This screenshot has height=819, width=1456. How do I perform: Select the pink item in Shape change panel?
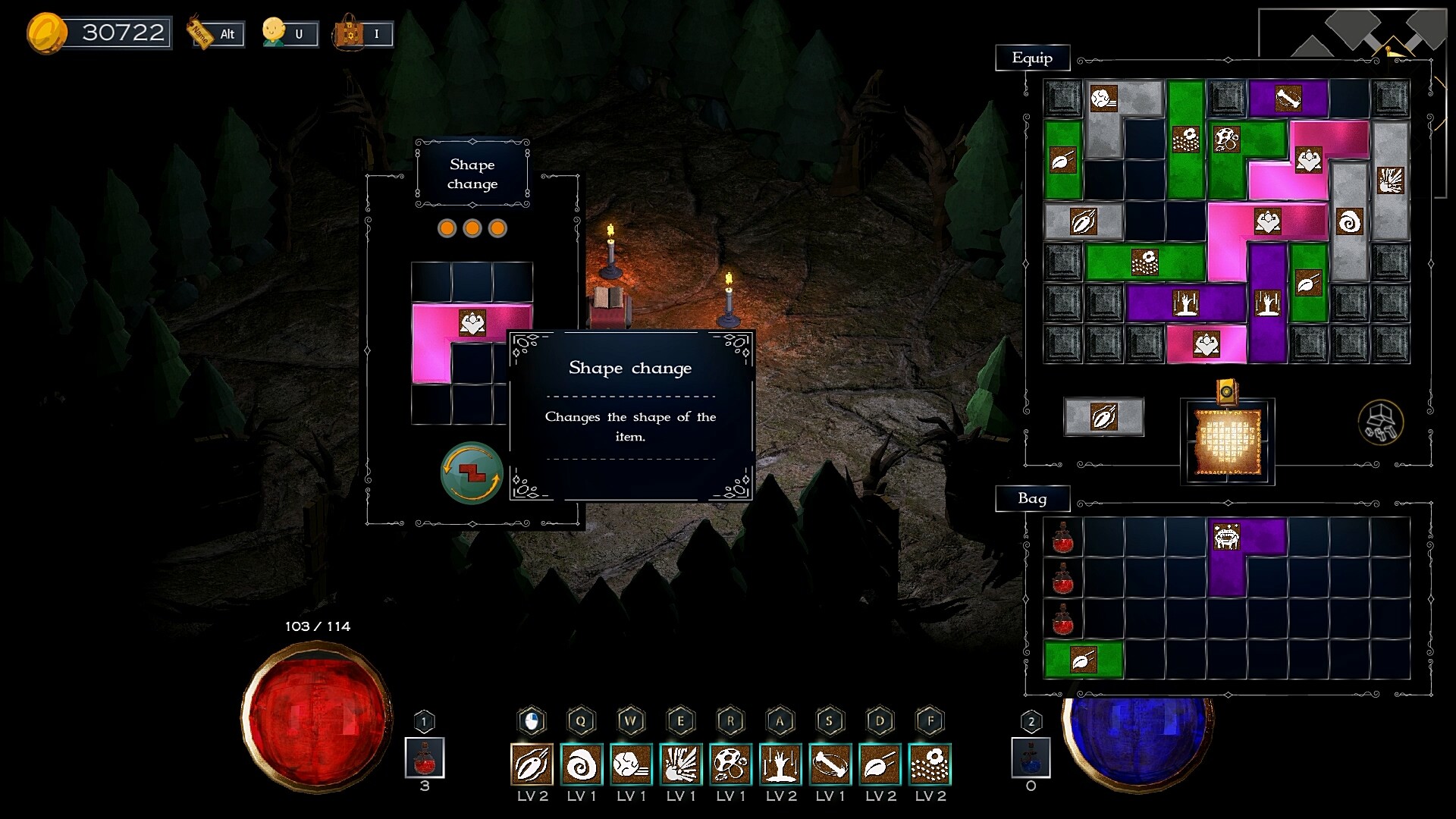472,324
